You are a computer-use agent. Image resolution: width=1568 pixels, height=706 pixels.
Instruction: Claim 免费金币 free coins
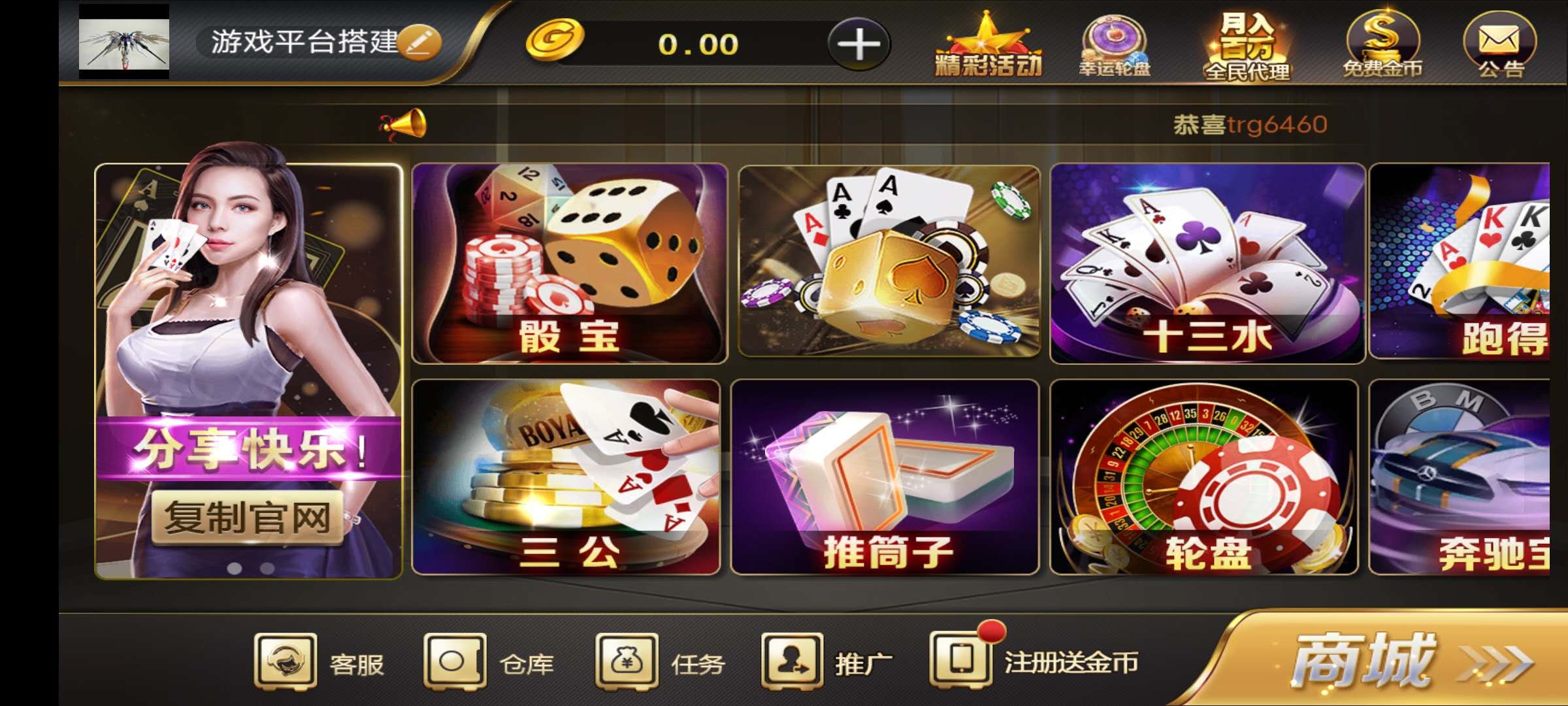point(1382,46)
